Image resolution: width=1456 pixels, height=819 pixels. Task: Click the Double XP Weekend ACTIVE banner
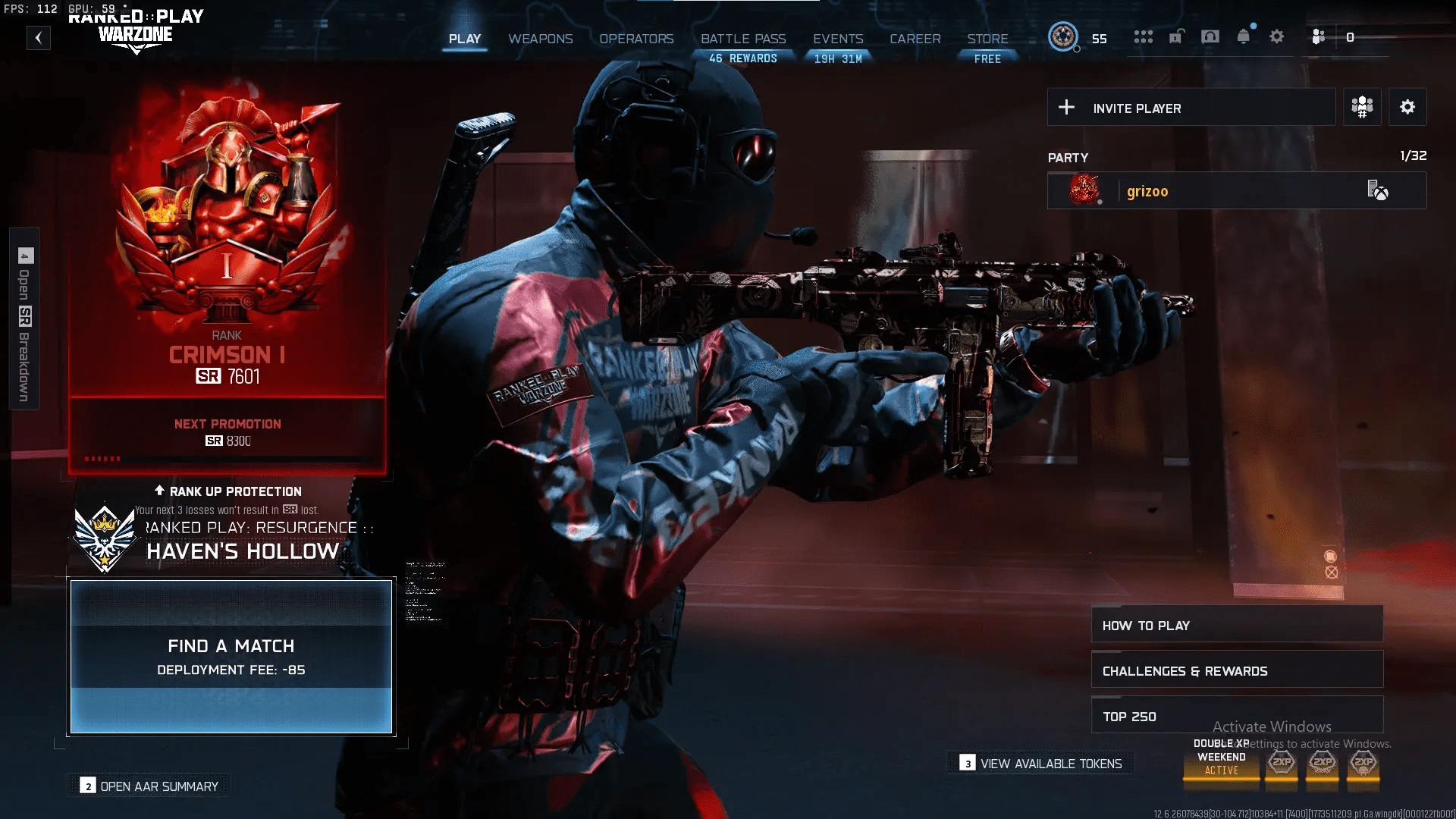click(1221, 762)
